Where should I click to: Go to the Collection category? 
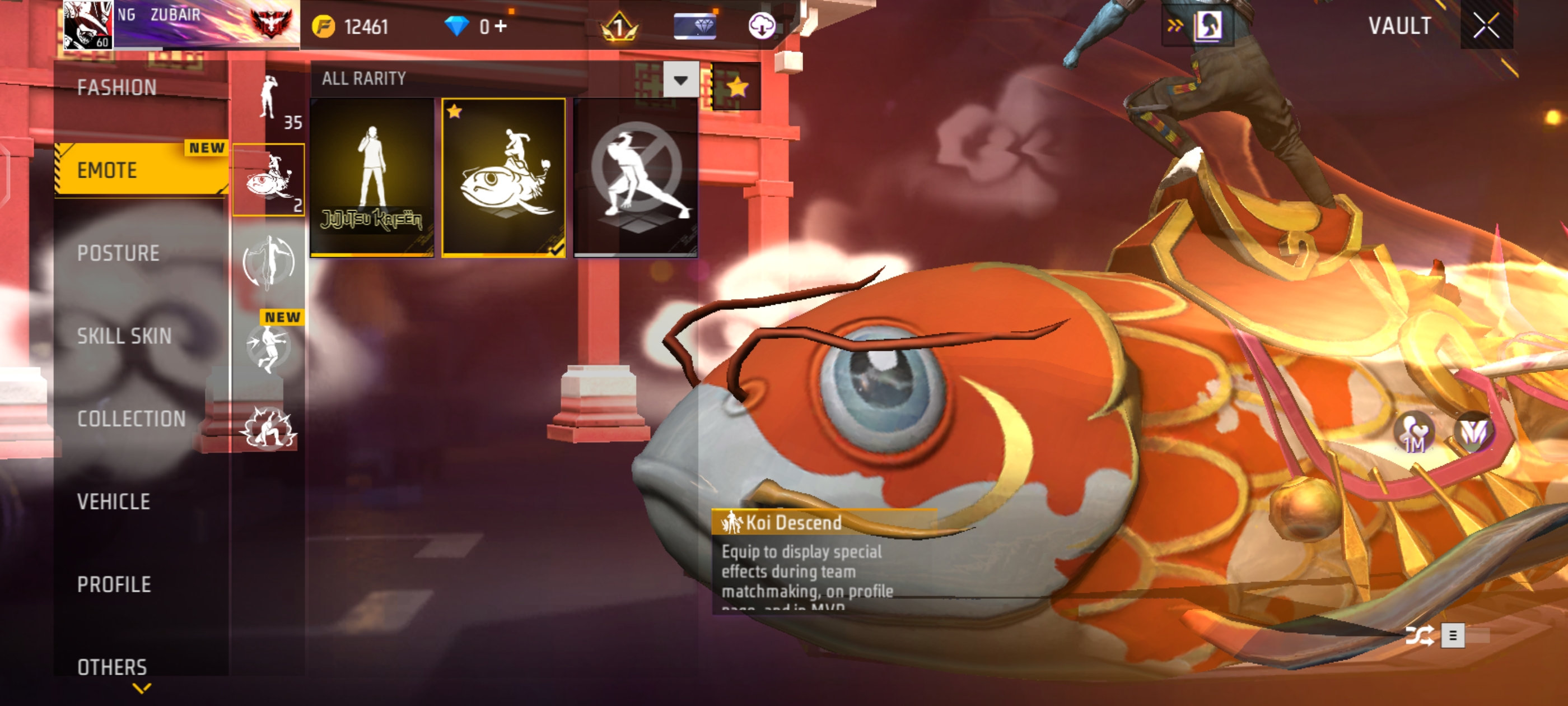[132, 419]
